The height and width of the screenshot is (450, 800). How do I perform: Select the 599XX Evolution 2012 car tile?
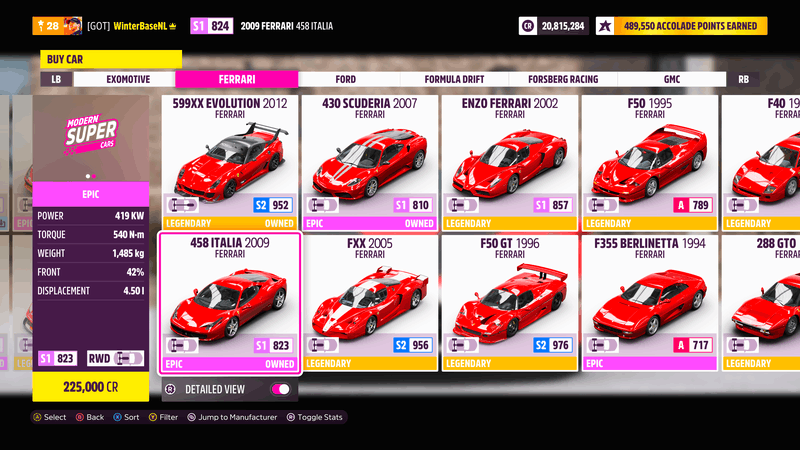coord(230,162)
